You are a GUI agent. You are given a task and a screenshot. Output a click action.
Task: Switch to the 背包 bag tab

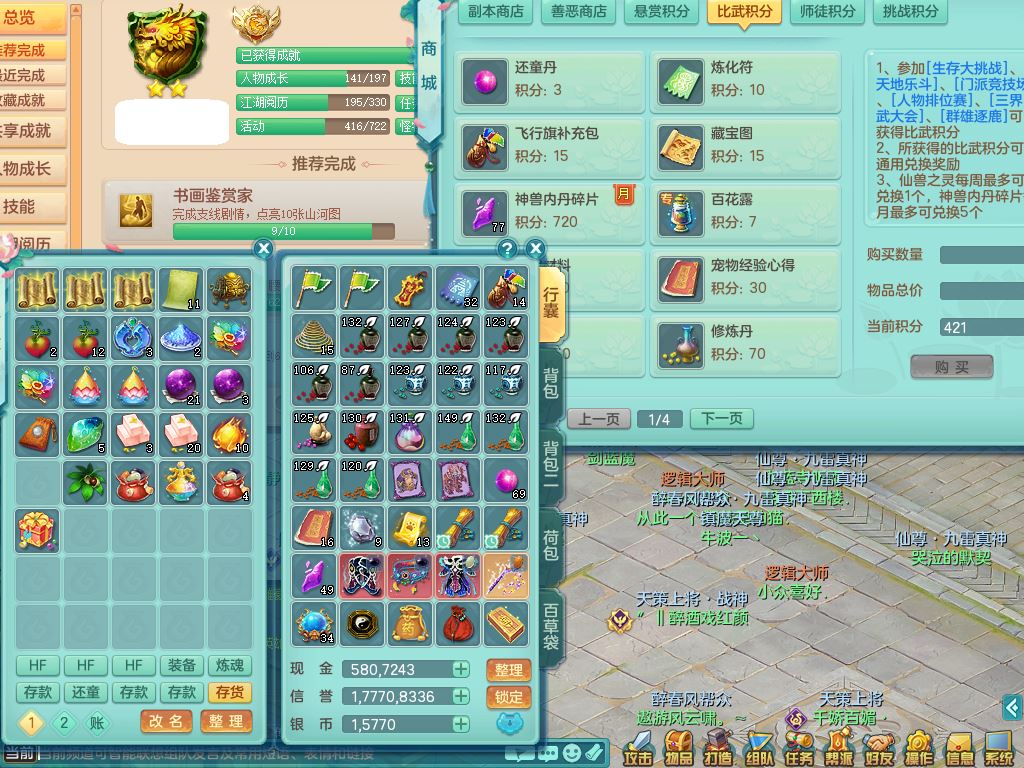(x=551, y=383)
